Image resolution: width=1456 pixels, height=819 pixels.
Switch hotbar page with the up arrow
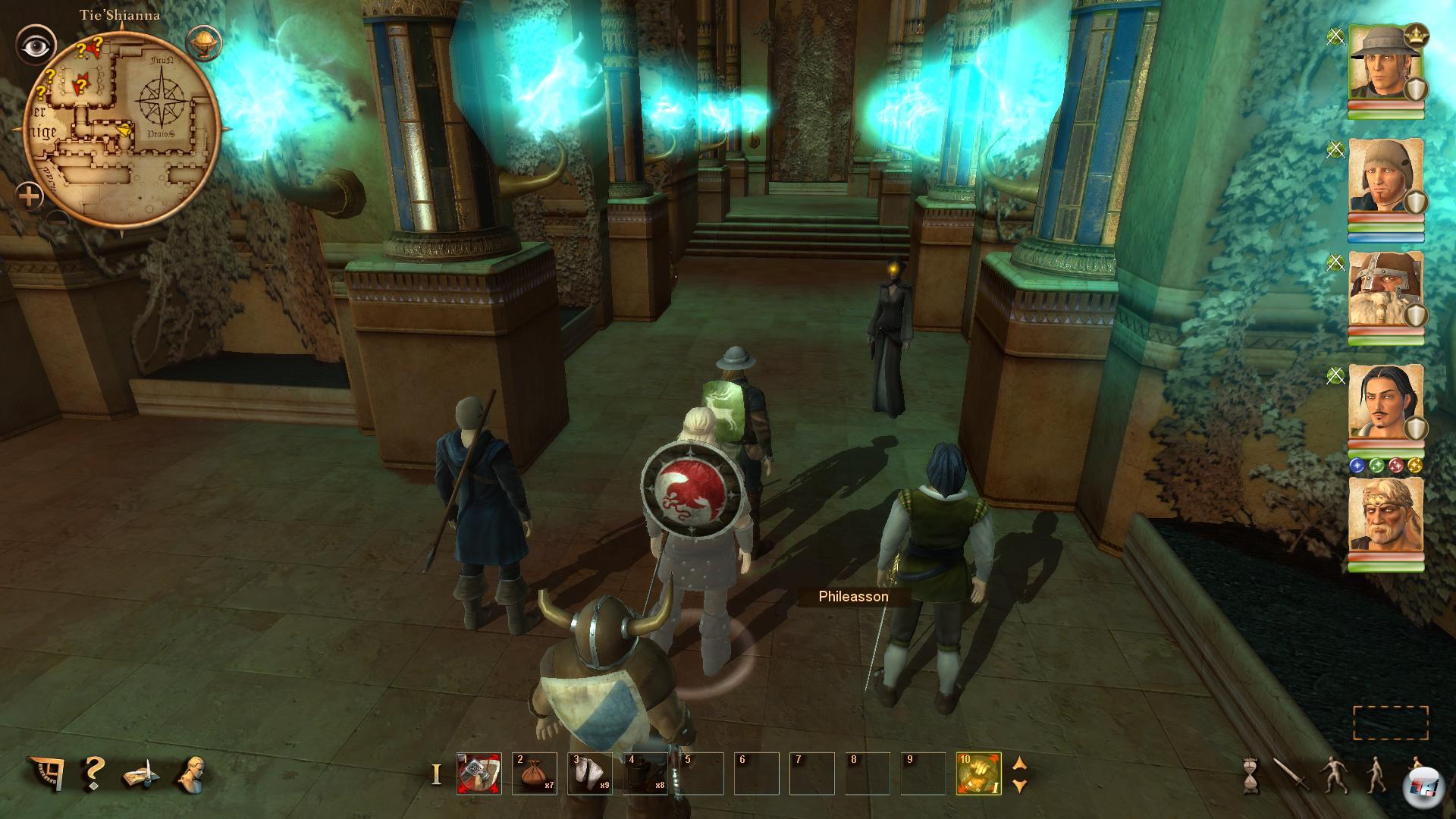(x=1020, y=763)
